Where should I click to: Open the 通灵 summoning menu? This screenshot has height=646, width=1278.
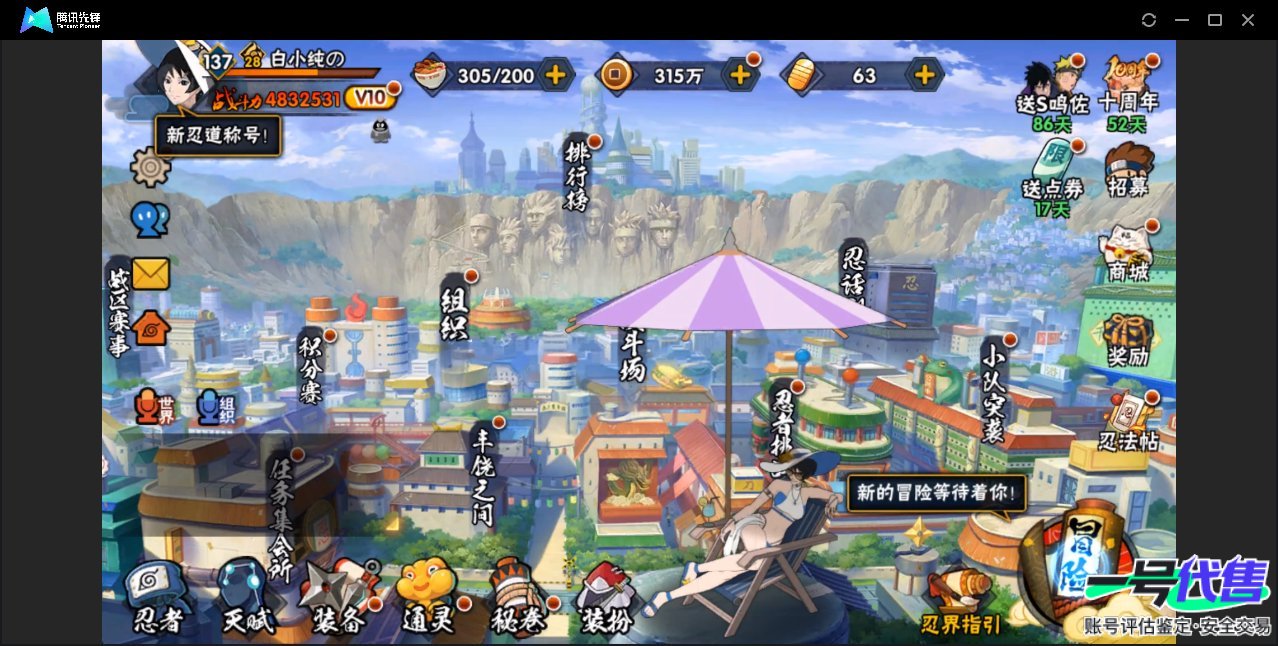click(427, 598)
